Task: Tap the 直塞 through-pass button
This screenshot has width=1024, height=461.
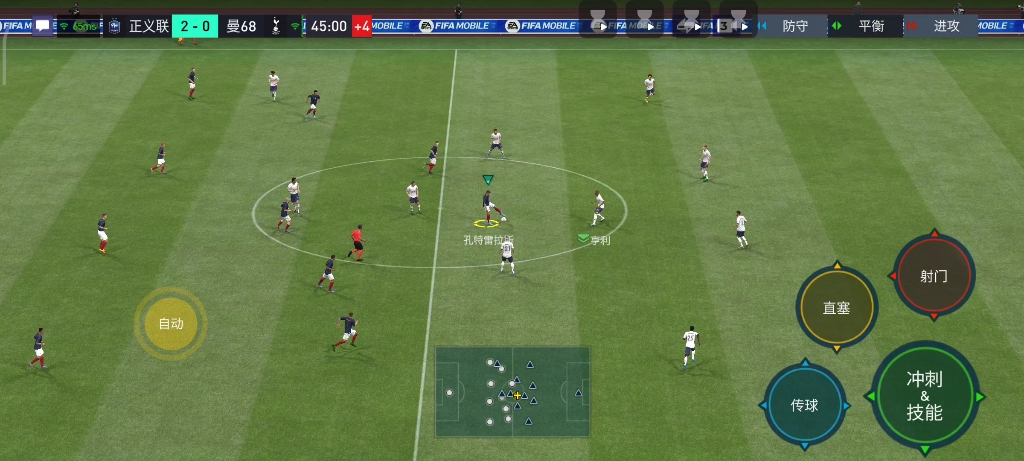Action: tap(836, 308)
